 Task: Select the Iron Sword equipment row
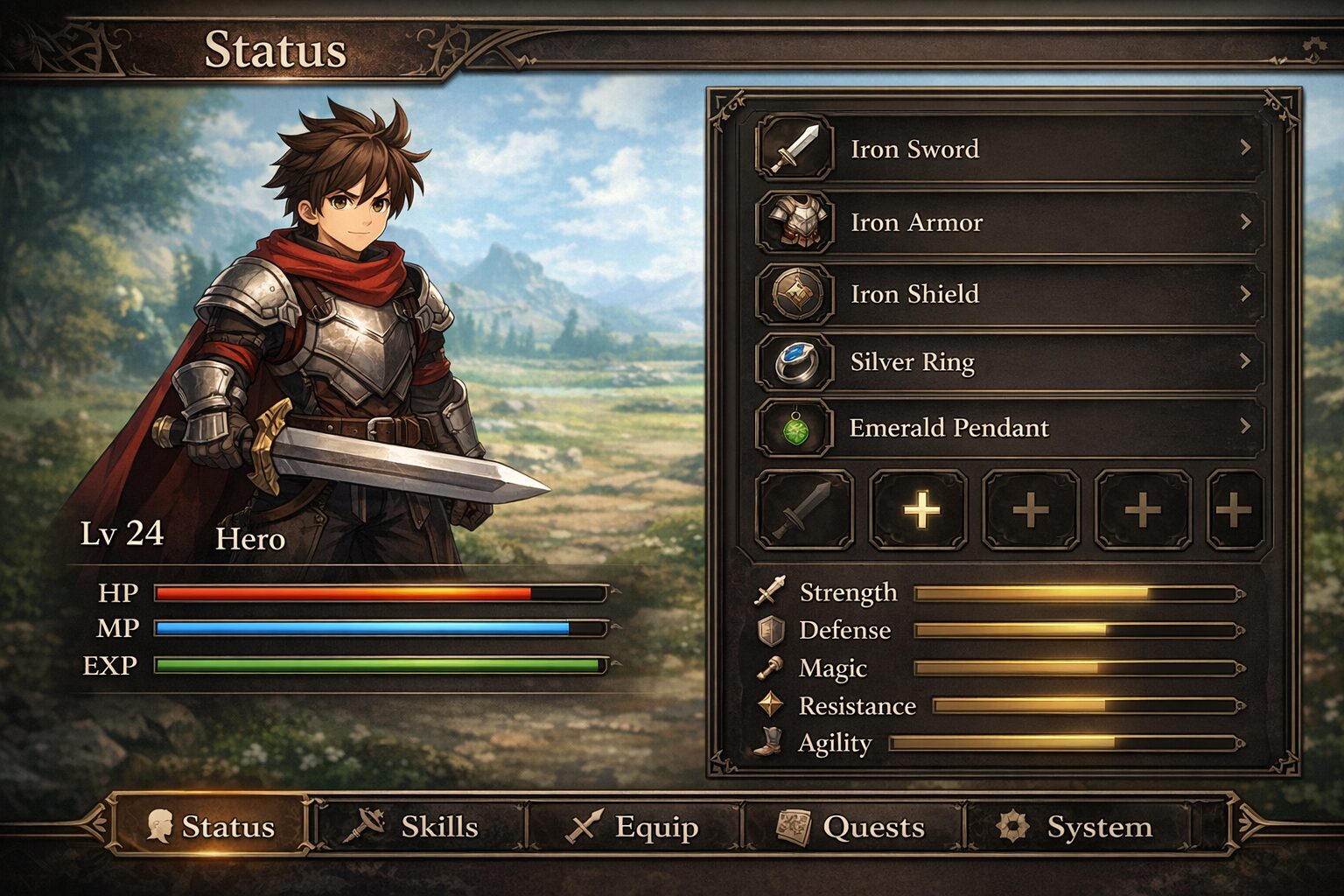click(1006, 150)
